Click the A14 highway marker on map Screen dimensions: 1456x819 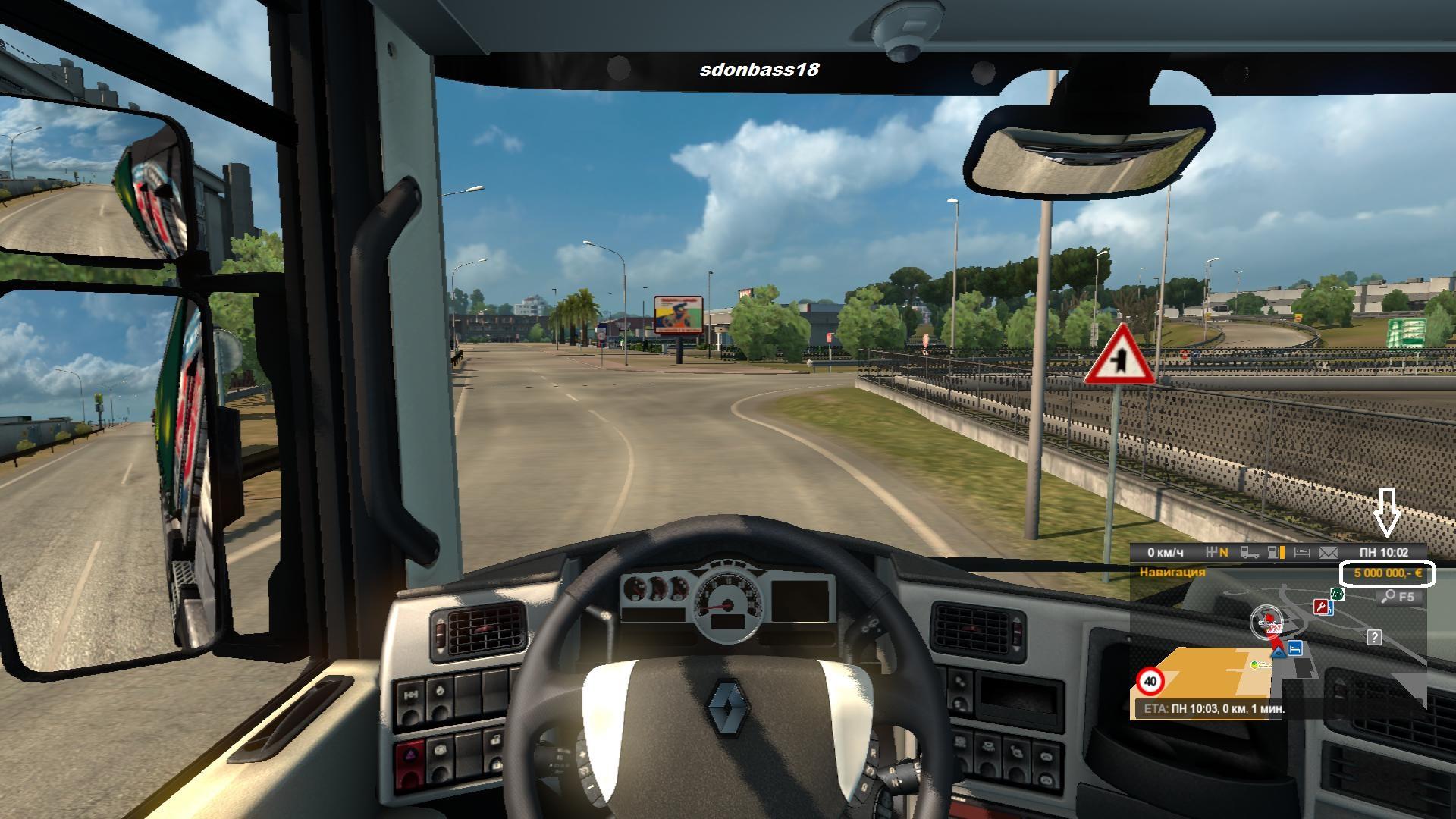point(1337,595)
